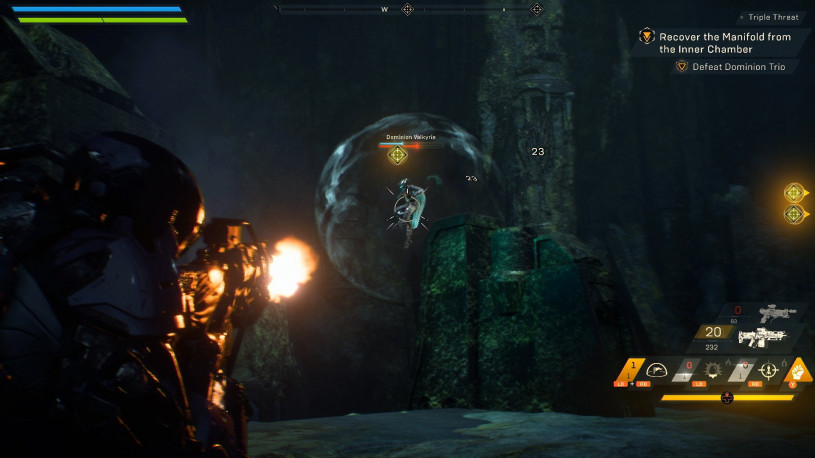Trigger the fist melee ability
815x458 pixels.
tap(799, 368)
